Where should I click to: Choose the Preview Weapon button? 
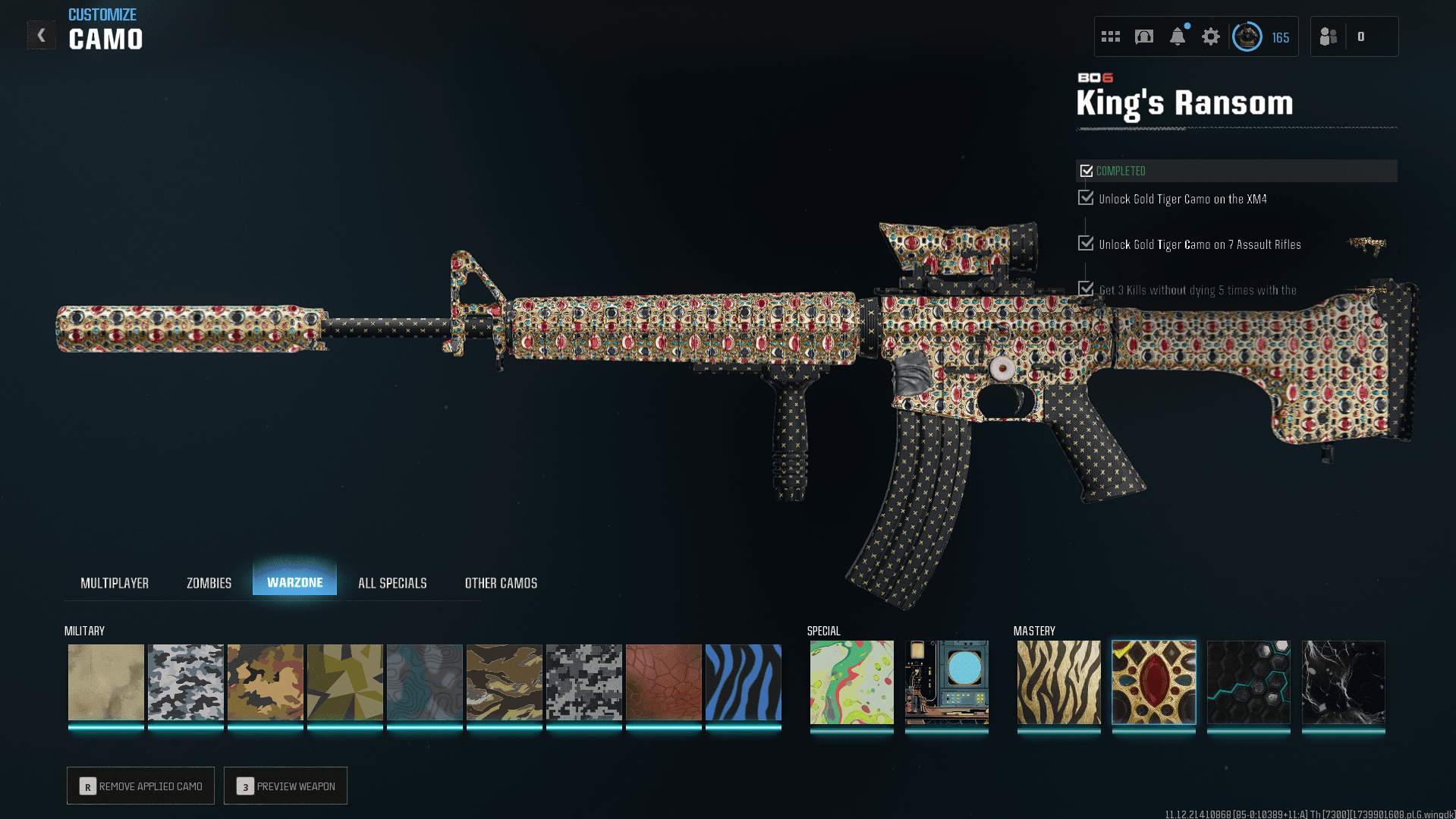tap(285, 786)
